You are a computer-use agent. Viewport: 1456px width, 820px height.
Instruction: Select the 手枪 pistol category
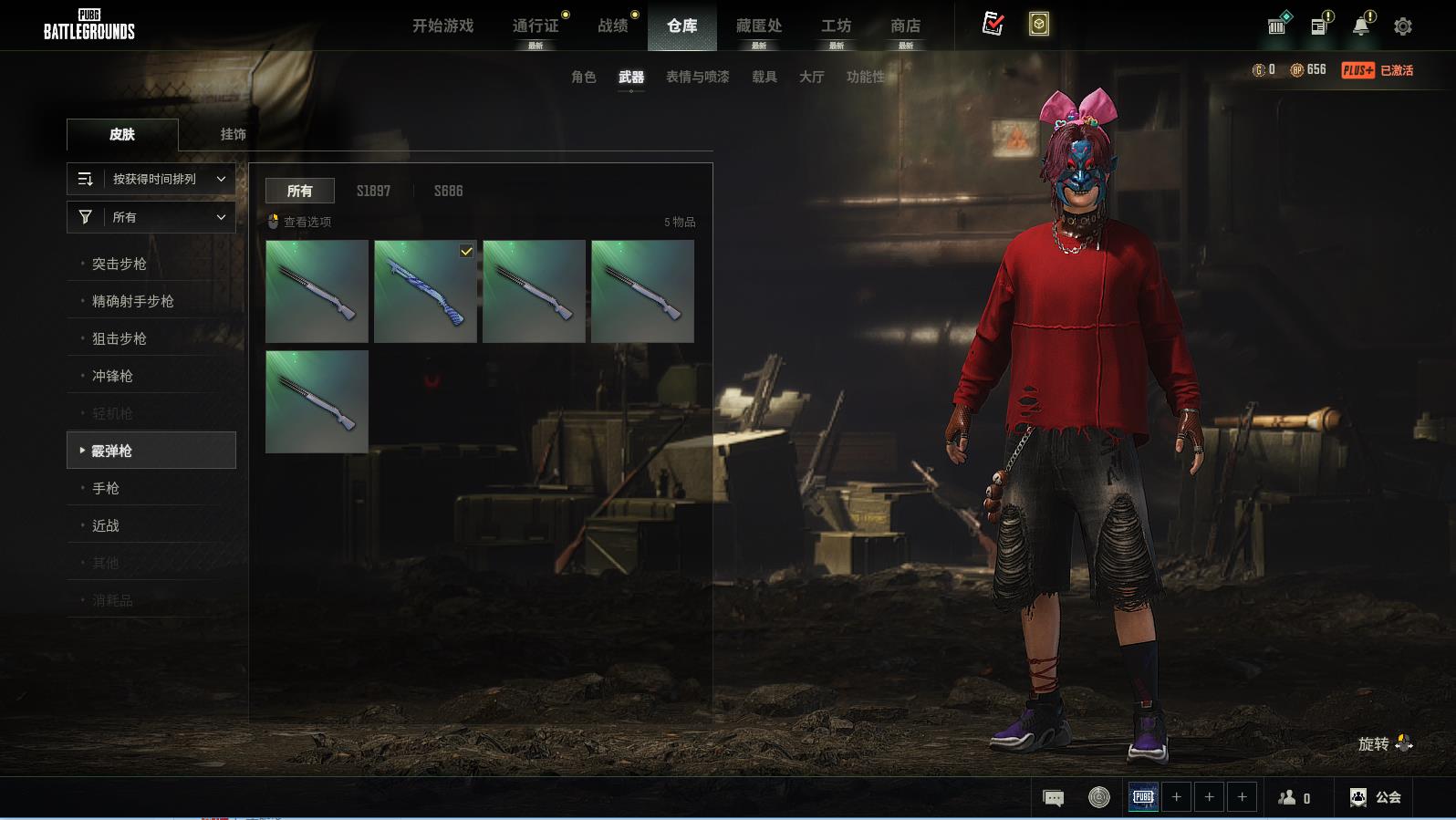point(106,488)
